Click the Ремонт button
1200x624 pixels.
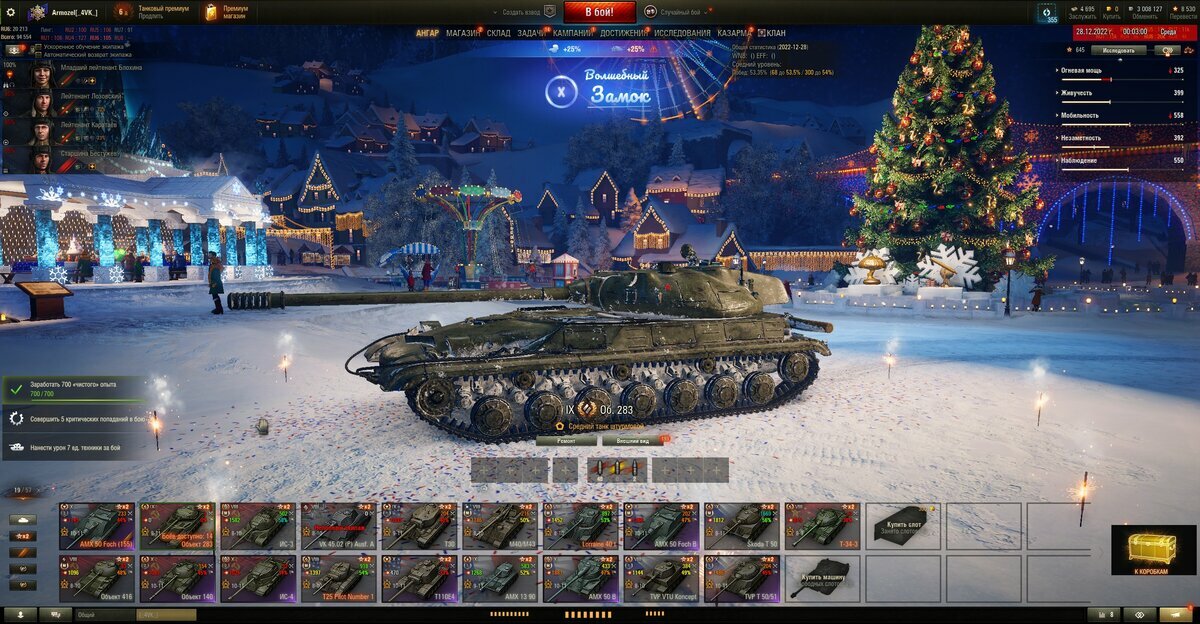(x=565, y=440)
